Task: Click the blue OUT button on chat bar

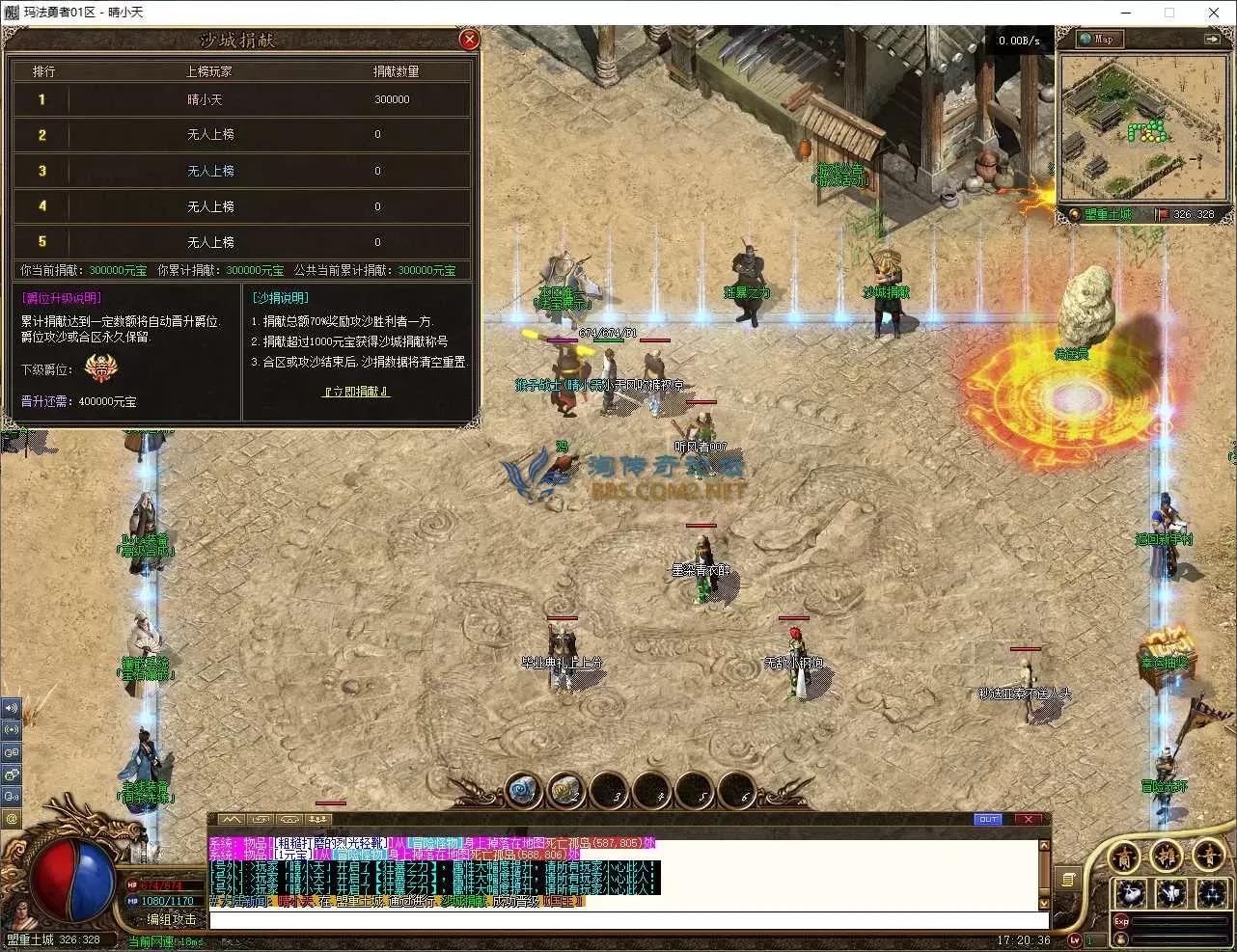Action: 988,819
